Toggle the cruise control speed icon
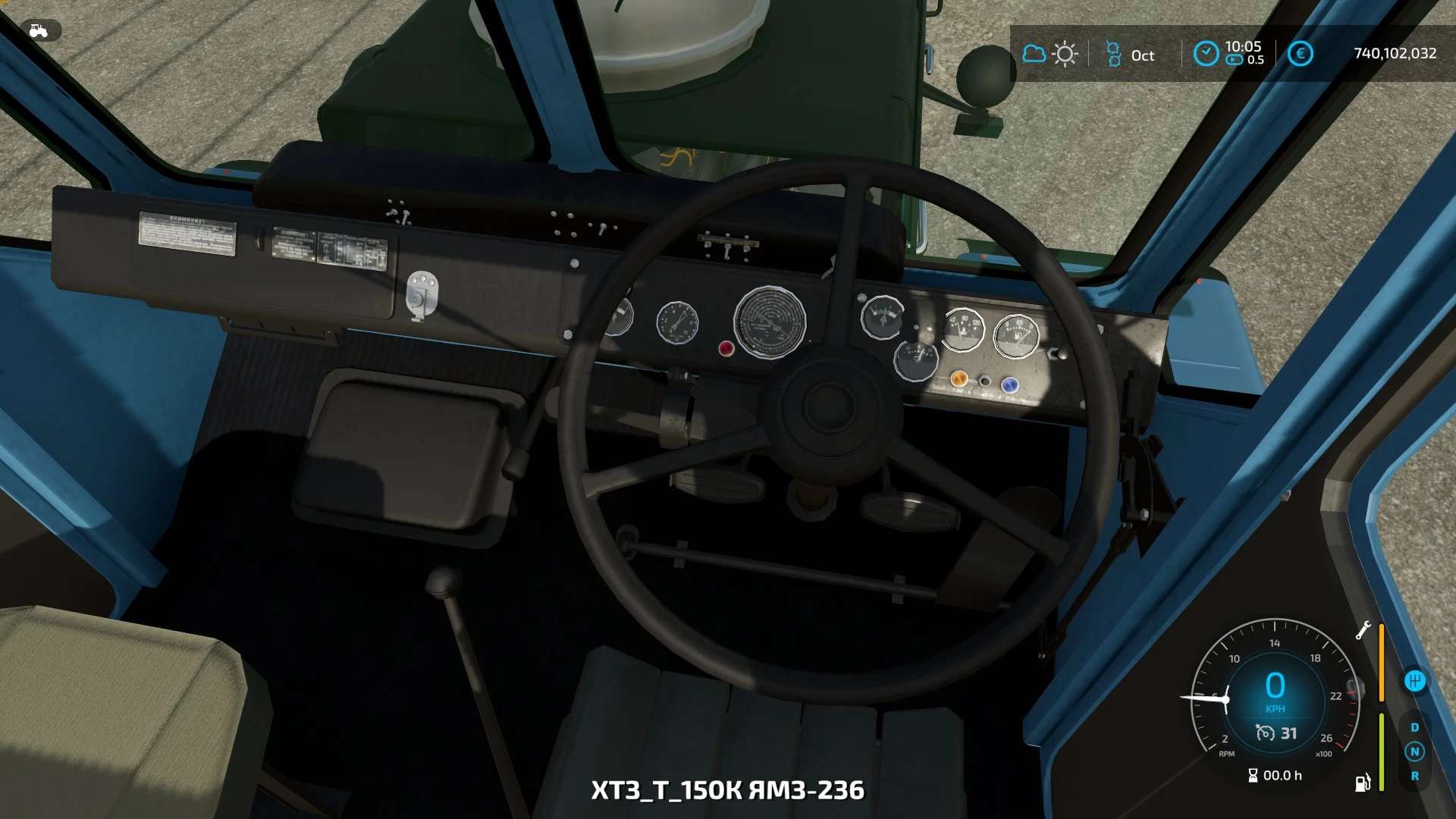This screenshot has height=819, width=1456. 1265,733
